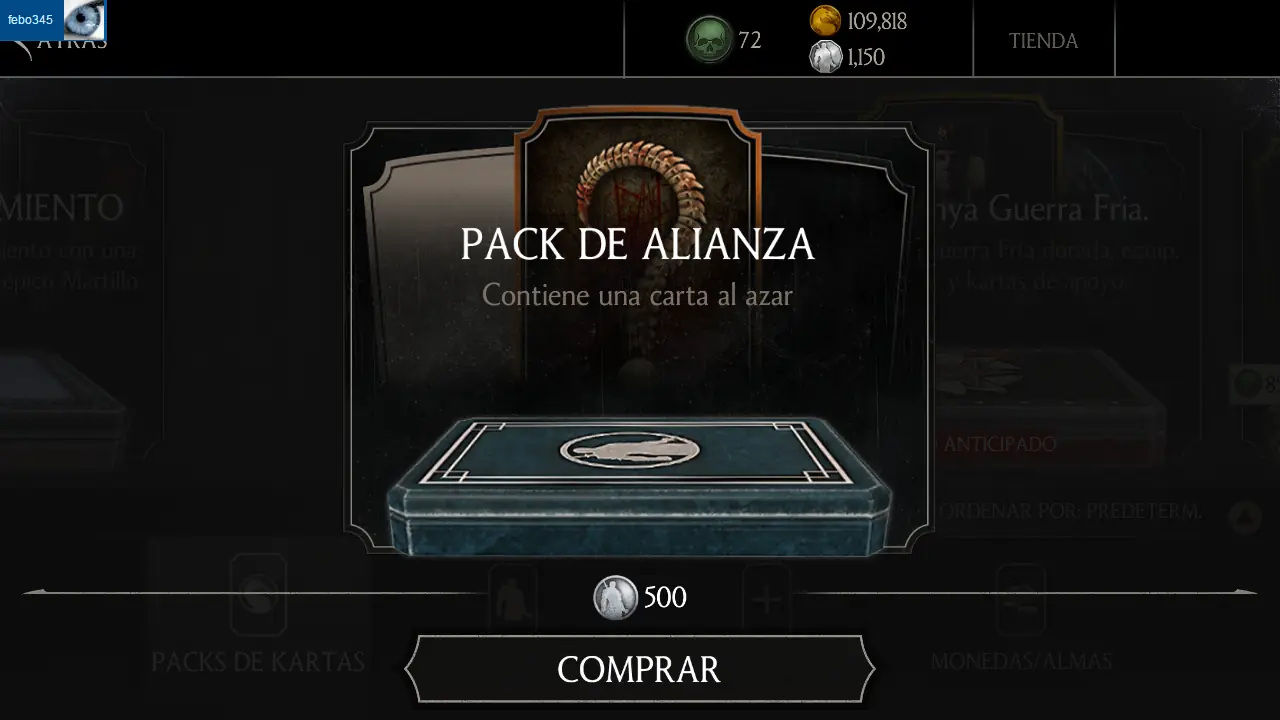Viewport: 1280px width, 720px height.
Task: Click the plus icon in the bottom bar
Action: click(x=766, y=597)
